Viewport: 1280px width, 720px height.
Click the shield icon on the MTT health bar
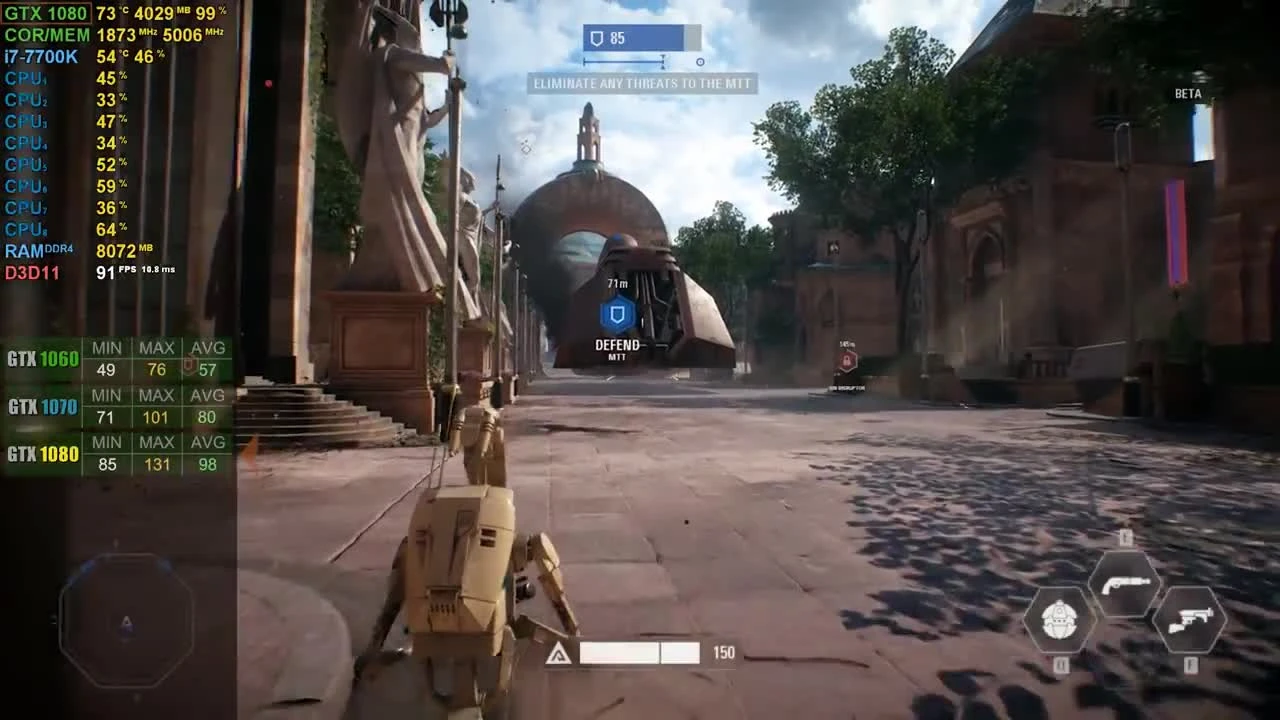[x=598, y=37]
